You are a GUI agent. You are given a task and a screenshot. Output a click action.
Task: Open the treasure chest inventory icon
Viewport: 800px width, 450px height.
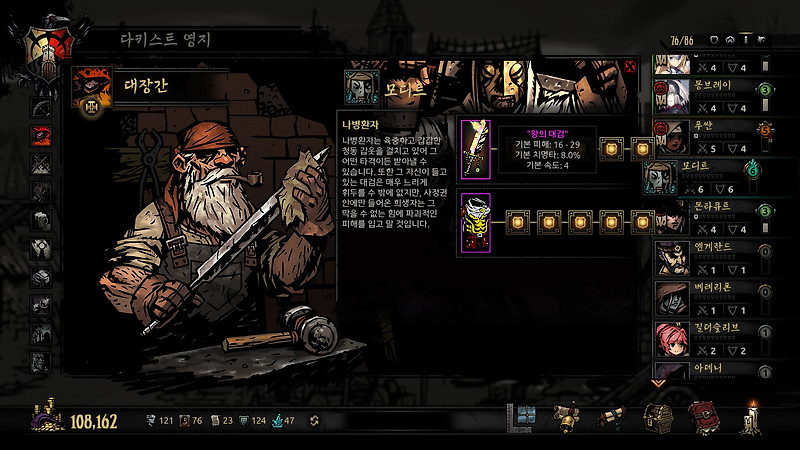(x=656, y=418)
